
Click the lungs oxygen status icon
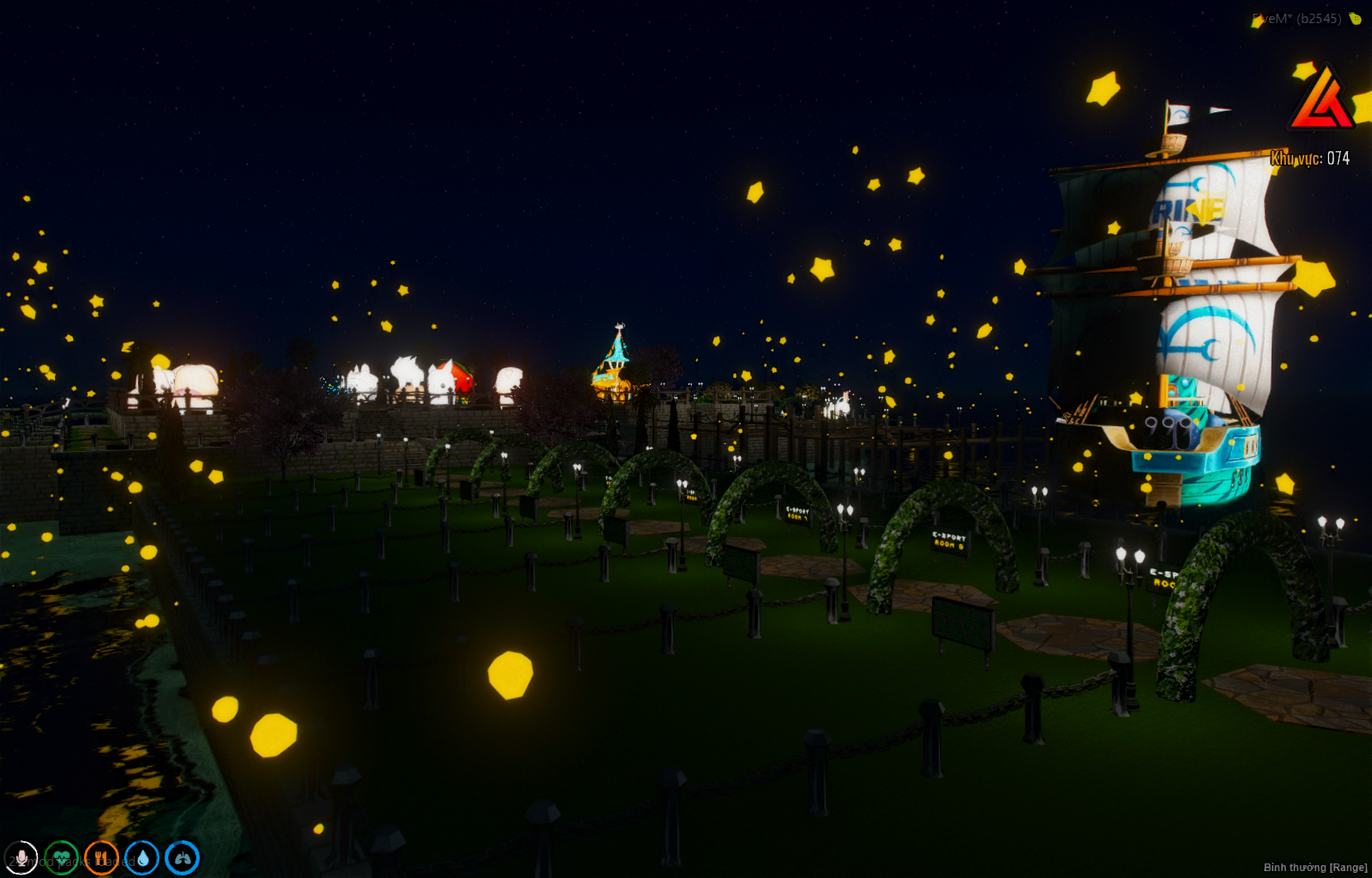click(x=182, y=857)
